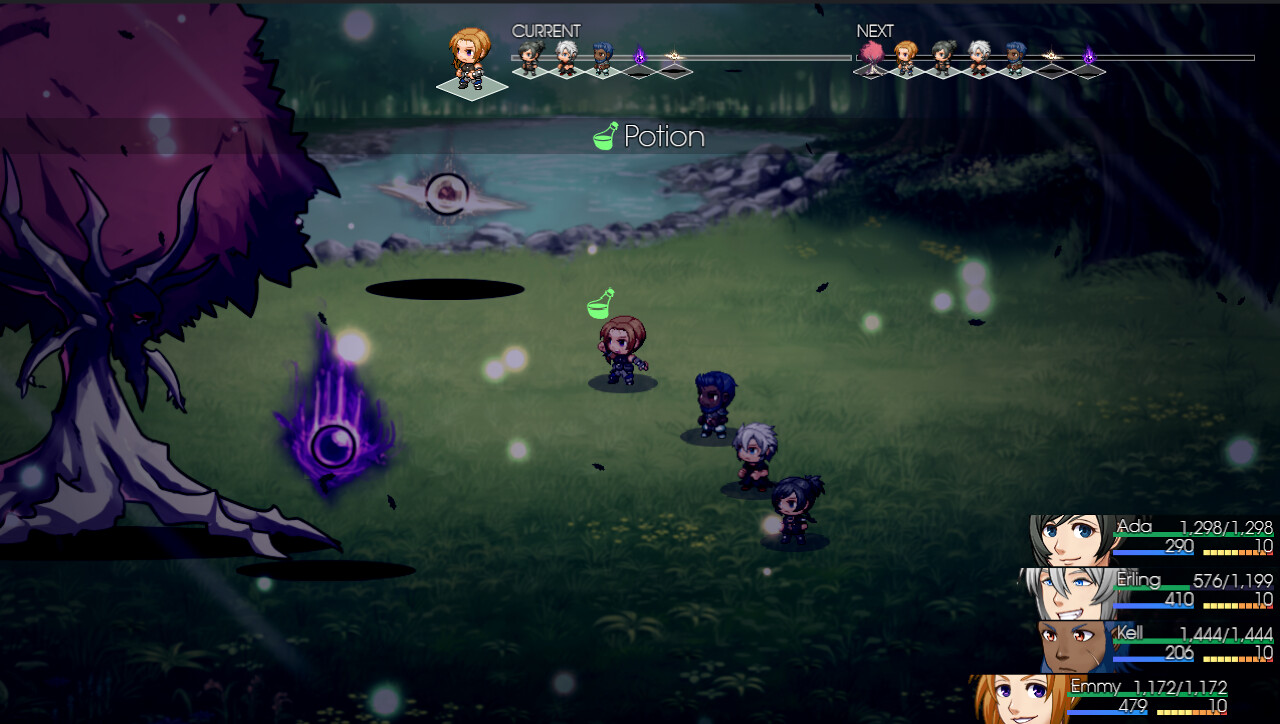Select Erling's white-haired sprite on CURRENT bar
Image resolution: width=1280 pixels, height=724 pixels.
(x=565, y=55)
